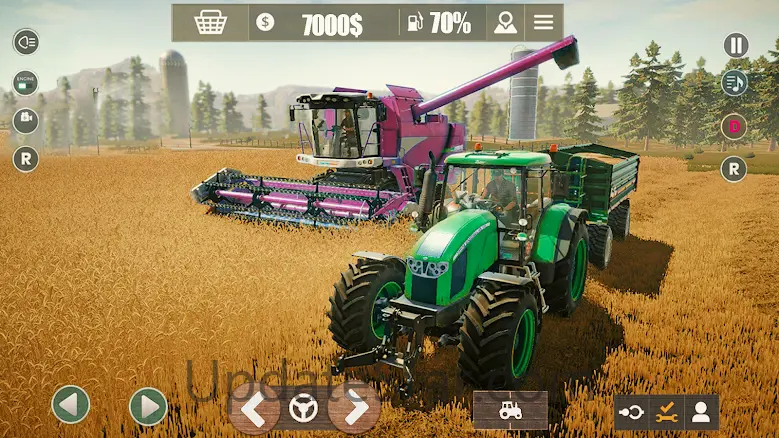Viewport: 779px width, 438px height.
Task: Pause the game
Action: click(735, 45)
